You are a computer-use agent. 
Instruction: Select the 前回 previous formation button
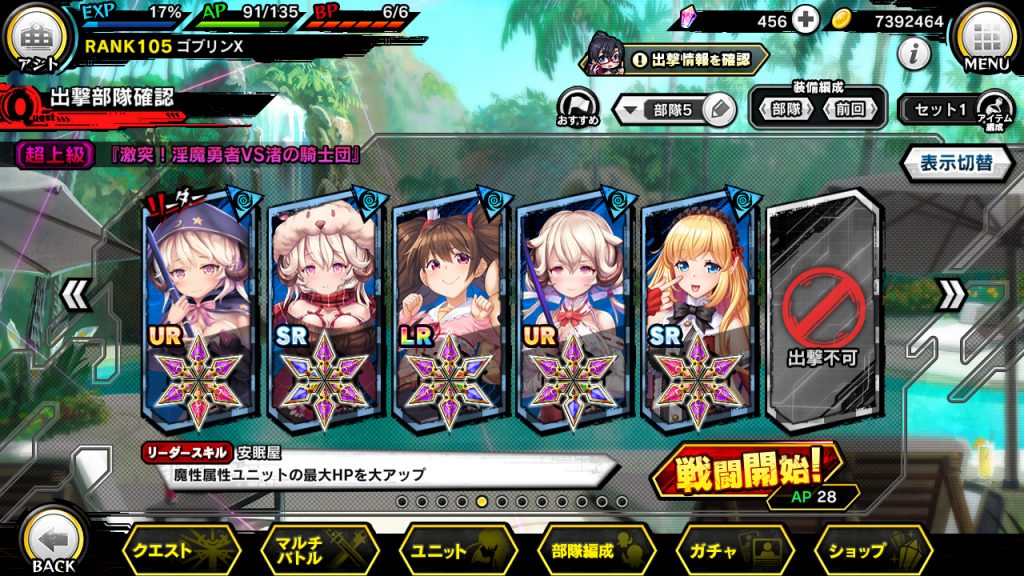click(849, 110)
